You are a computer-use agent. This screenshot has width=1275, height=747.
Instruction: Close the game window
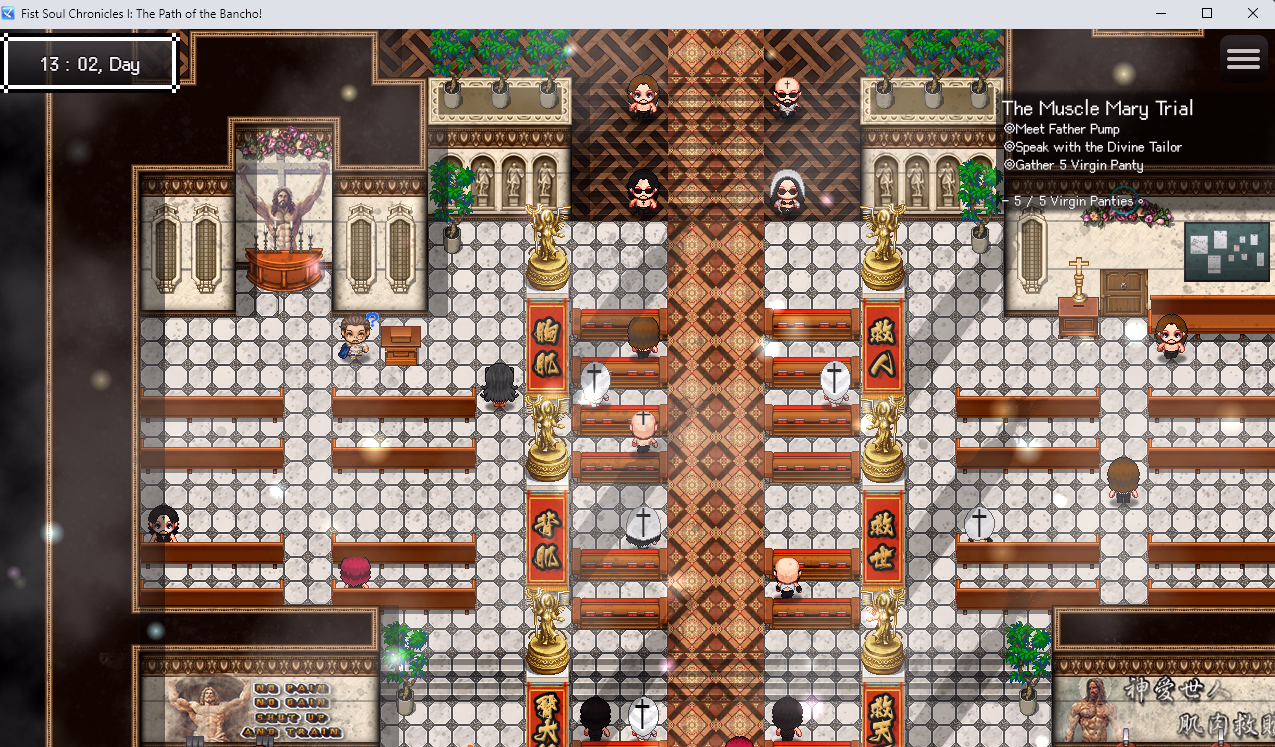[1252, 13]
